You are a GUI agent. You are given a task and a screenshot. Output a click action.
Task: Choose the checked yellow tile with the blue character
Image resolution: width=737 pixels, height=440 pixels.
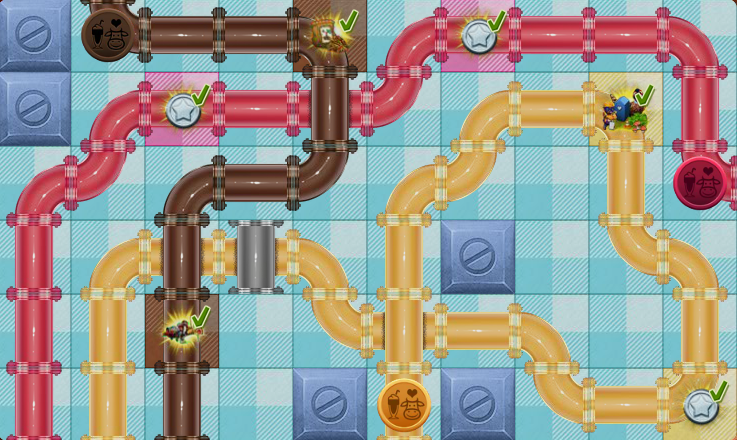coord(626,109)
